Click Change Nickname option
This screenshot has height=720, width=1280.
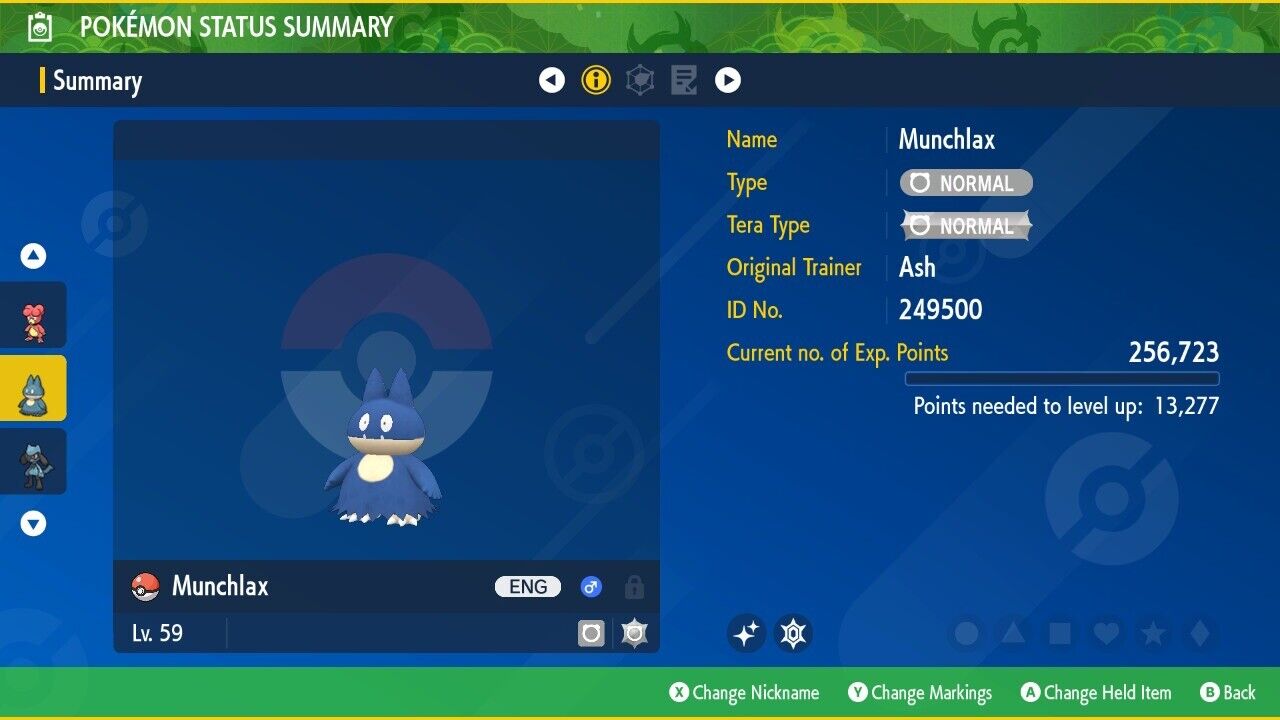[x=745, y=693]
